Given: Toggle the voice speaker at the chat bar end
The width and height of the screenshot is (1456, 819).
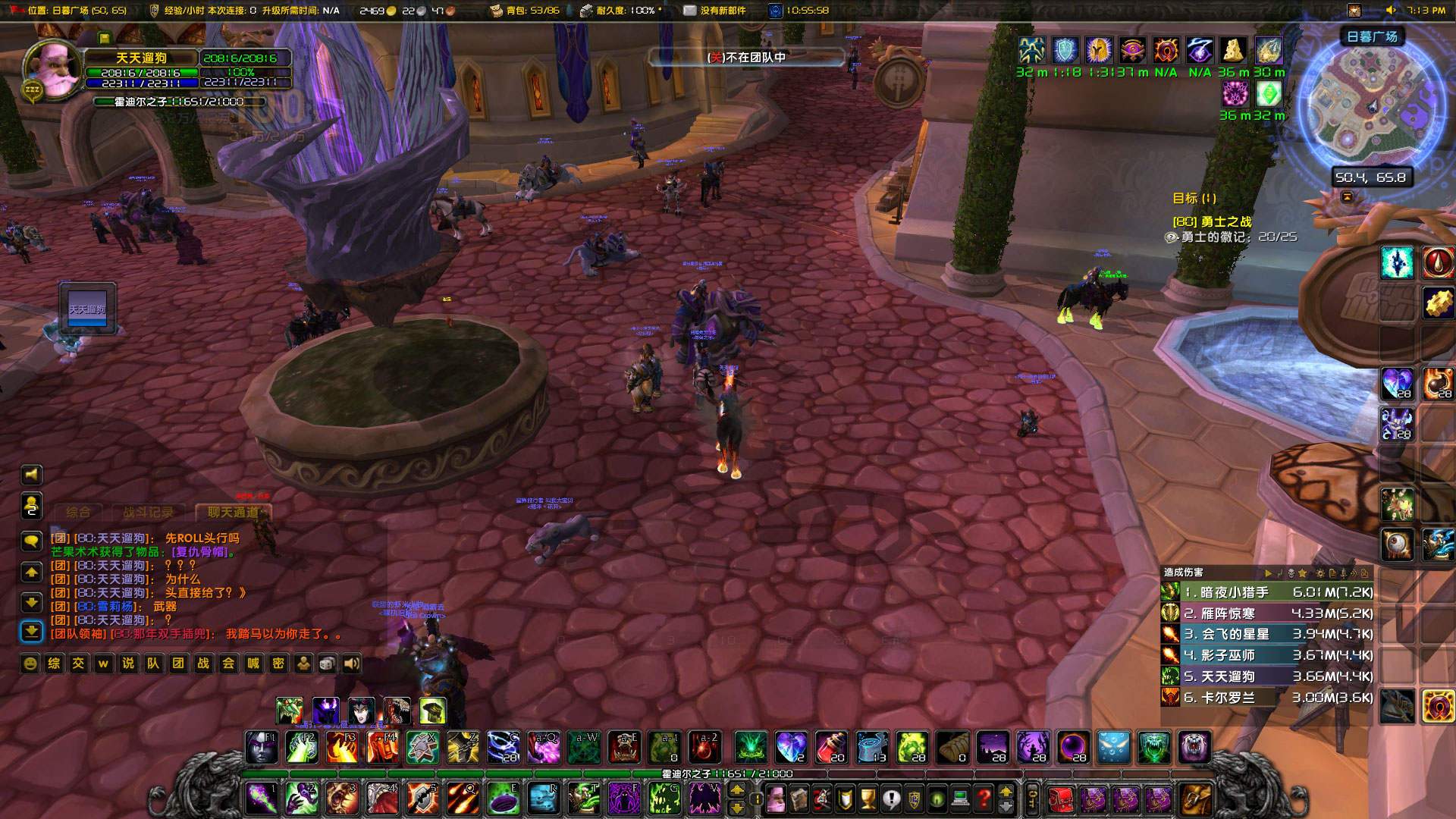Looking at the screenshot, I should pos(350,662).
